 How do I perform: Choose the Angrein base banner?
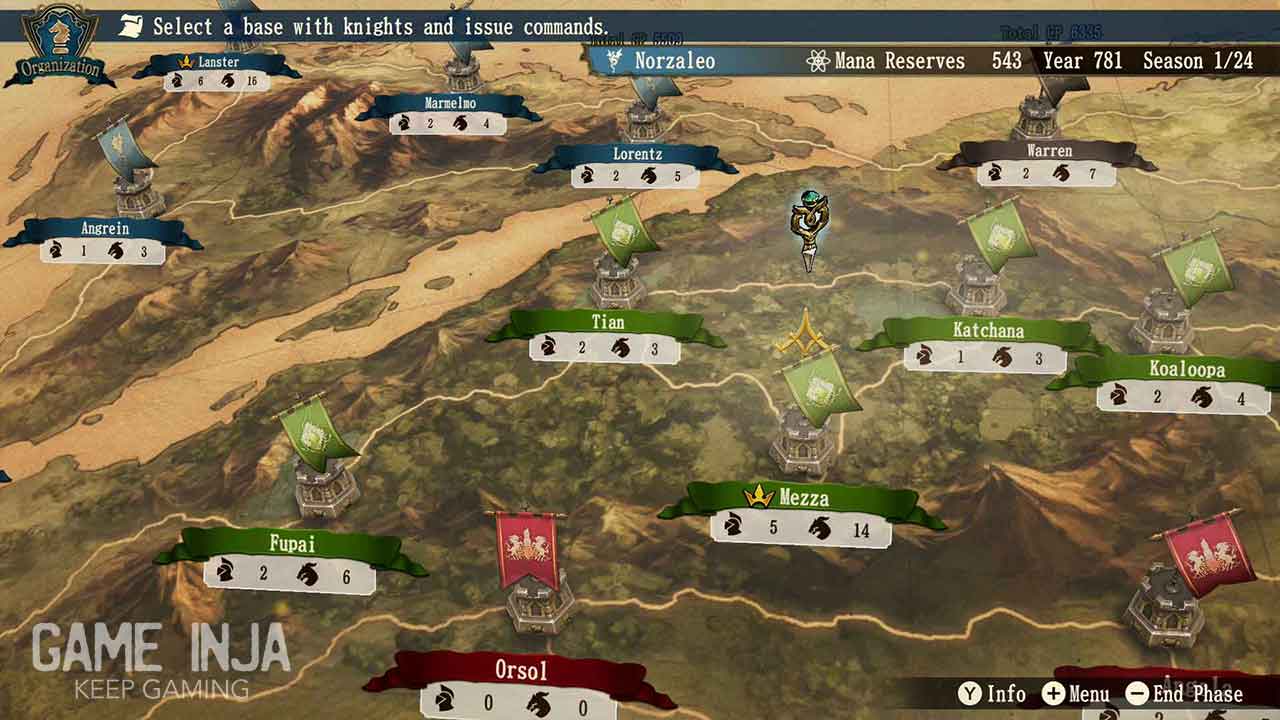(x=104, y=229)
